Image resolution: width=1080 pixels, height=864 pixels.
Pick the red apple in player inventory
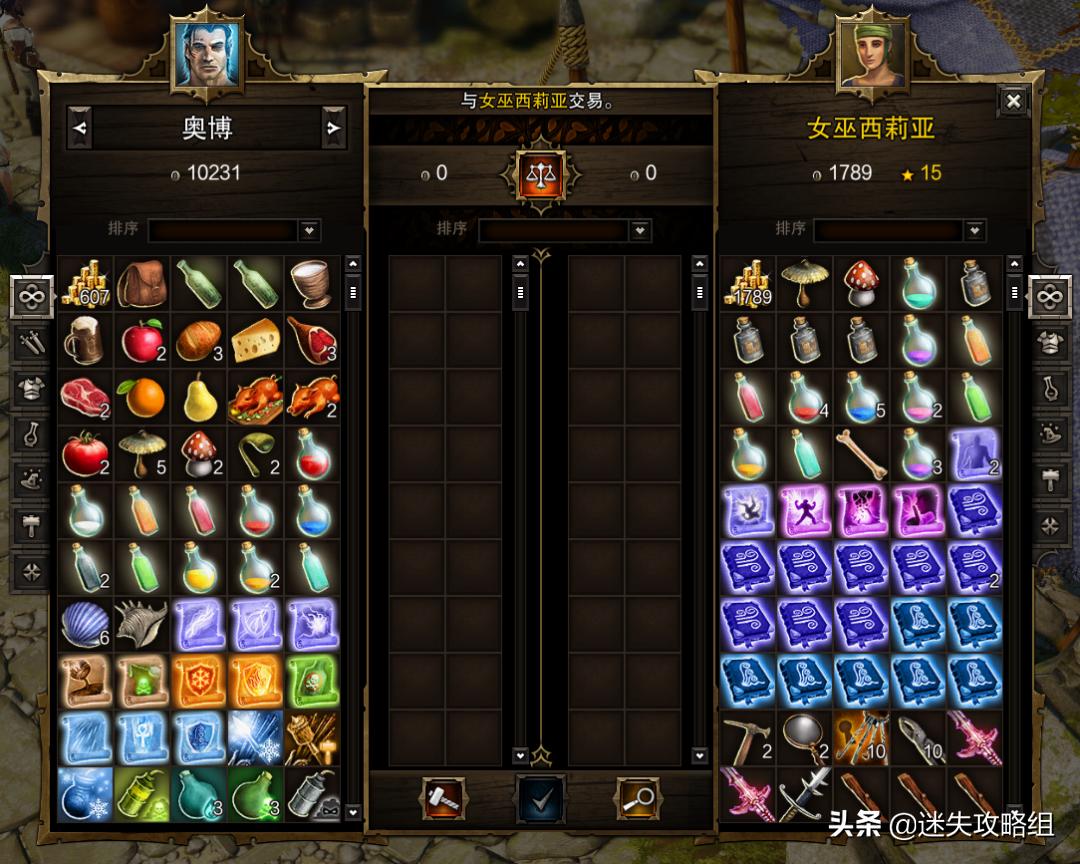pyautogui.click(x=142, y=341)
